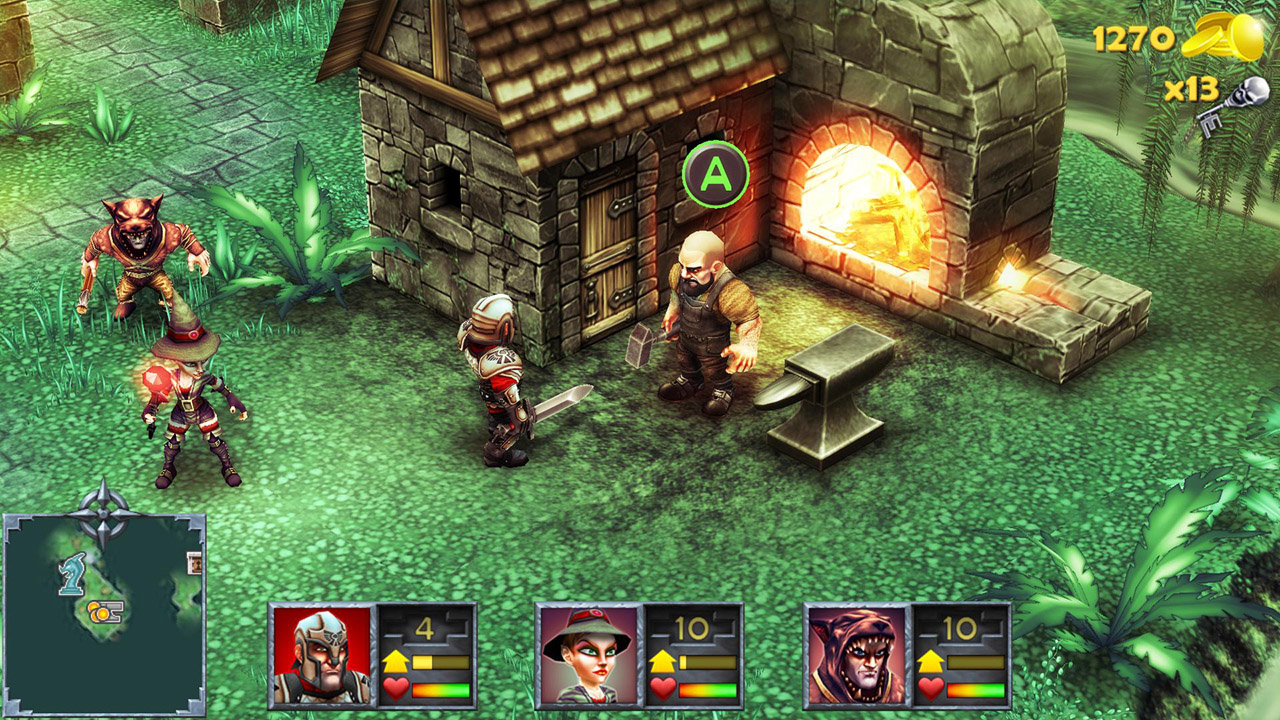Click the yellow XP arrow on the warrior's panel
Screen dimensions: 1280x720
click(x=394, y=661)
